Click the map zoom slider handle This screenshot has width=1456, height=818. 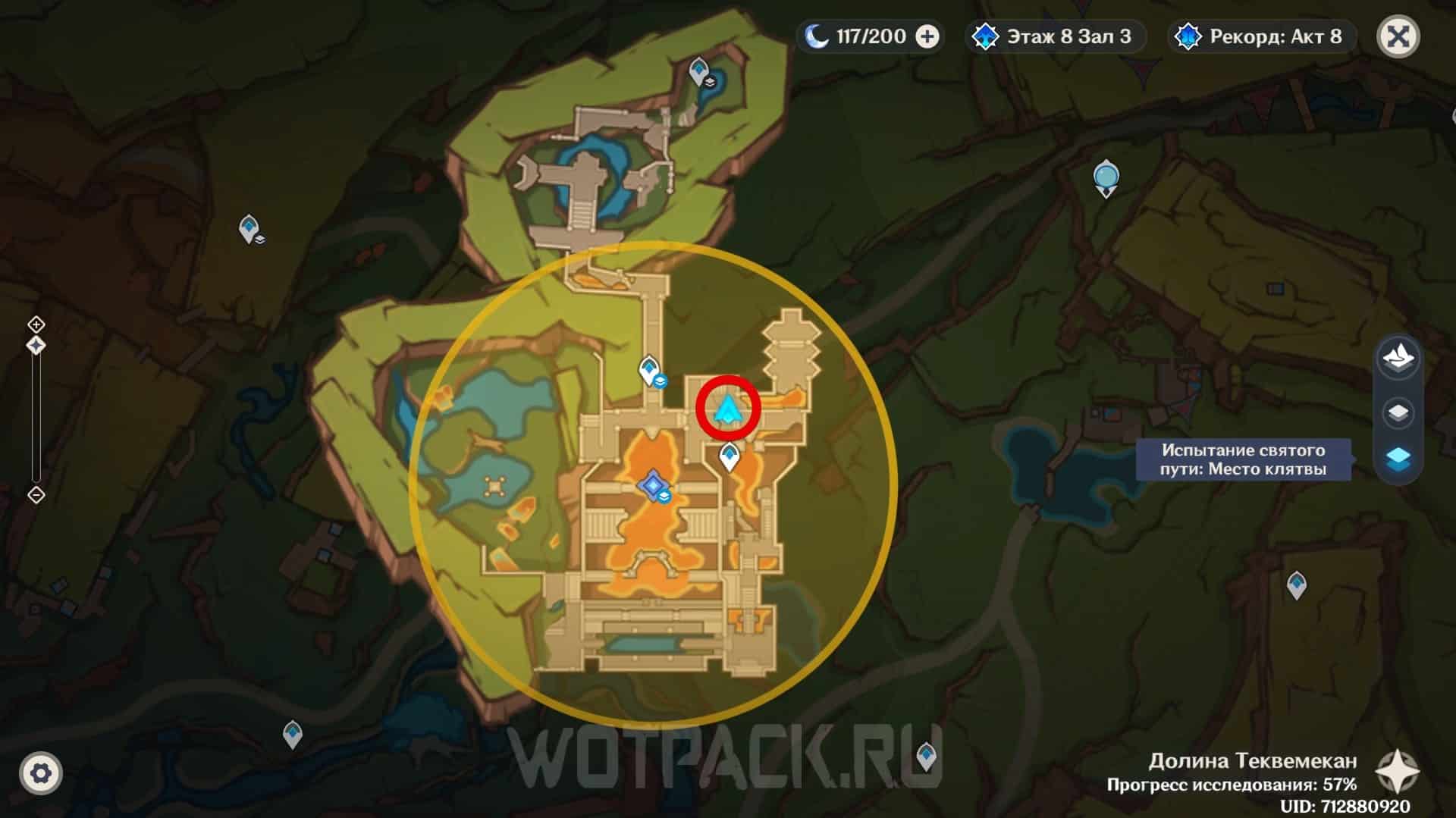36,346
